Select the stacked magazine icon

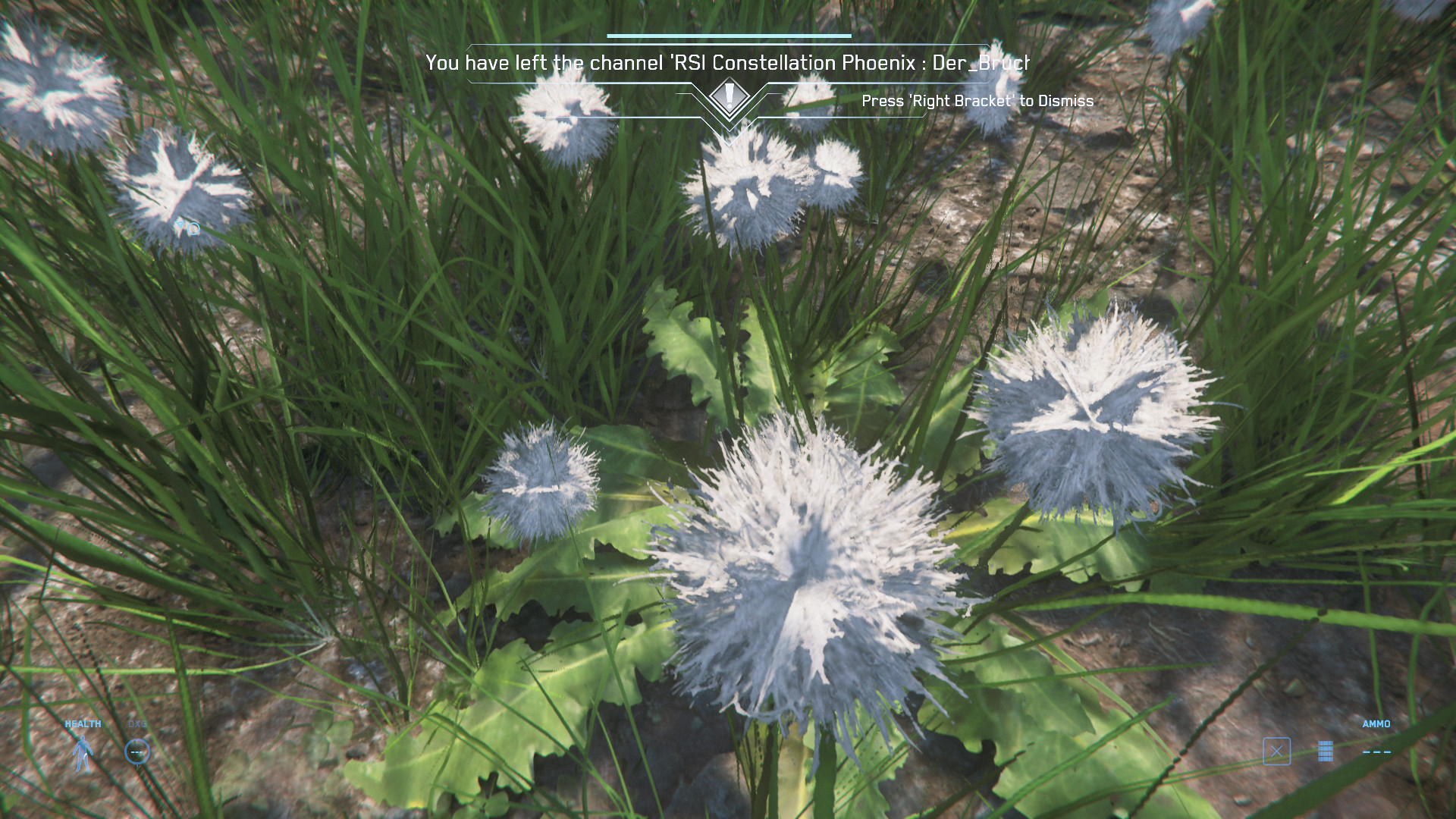click(1326, 752)
